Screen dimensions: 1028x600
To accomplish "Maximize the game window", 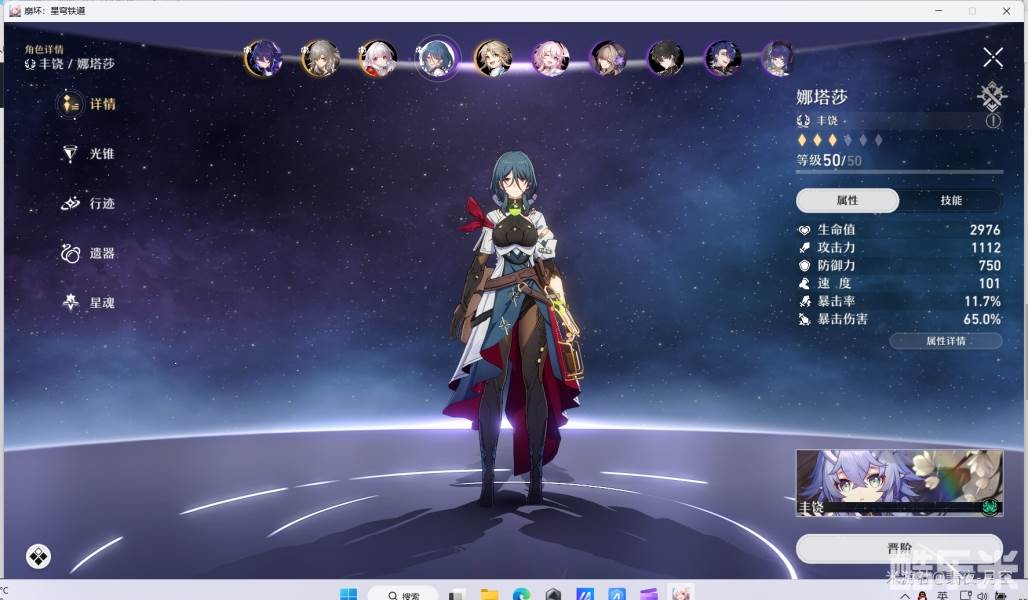I will point(972,10).
